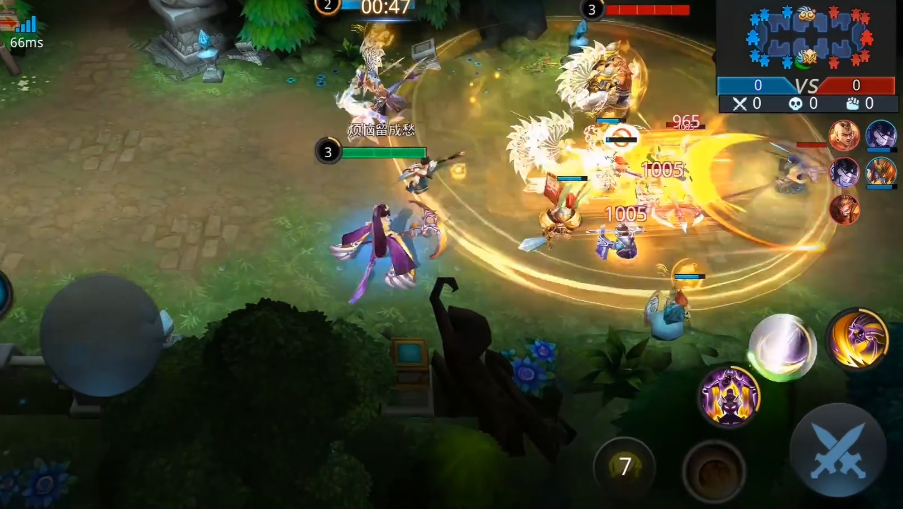The width and height of the screenshot is (903, 509).
Task: Select the summoner spell showing cooldown 7
Action: [625, 467]
